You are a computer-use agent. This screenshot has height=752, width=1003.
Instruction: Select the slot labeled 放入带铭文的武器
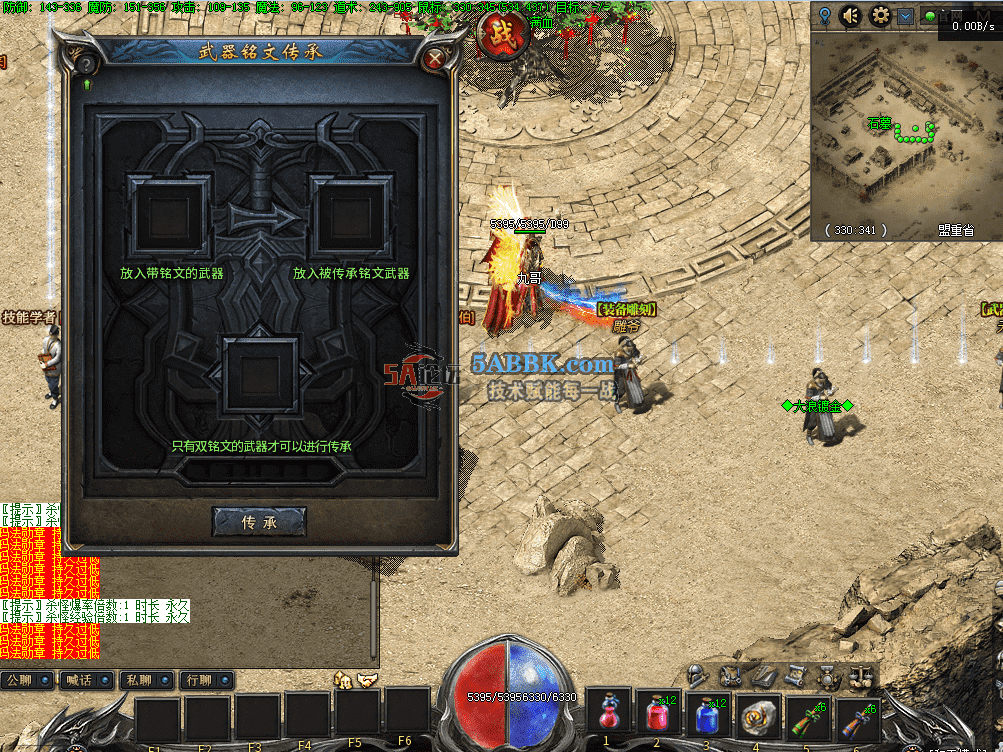pyautogui.click(x=169, y=214)
